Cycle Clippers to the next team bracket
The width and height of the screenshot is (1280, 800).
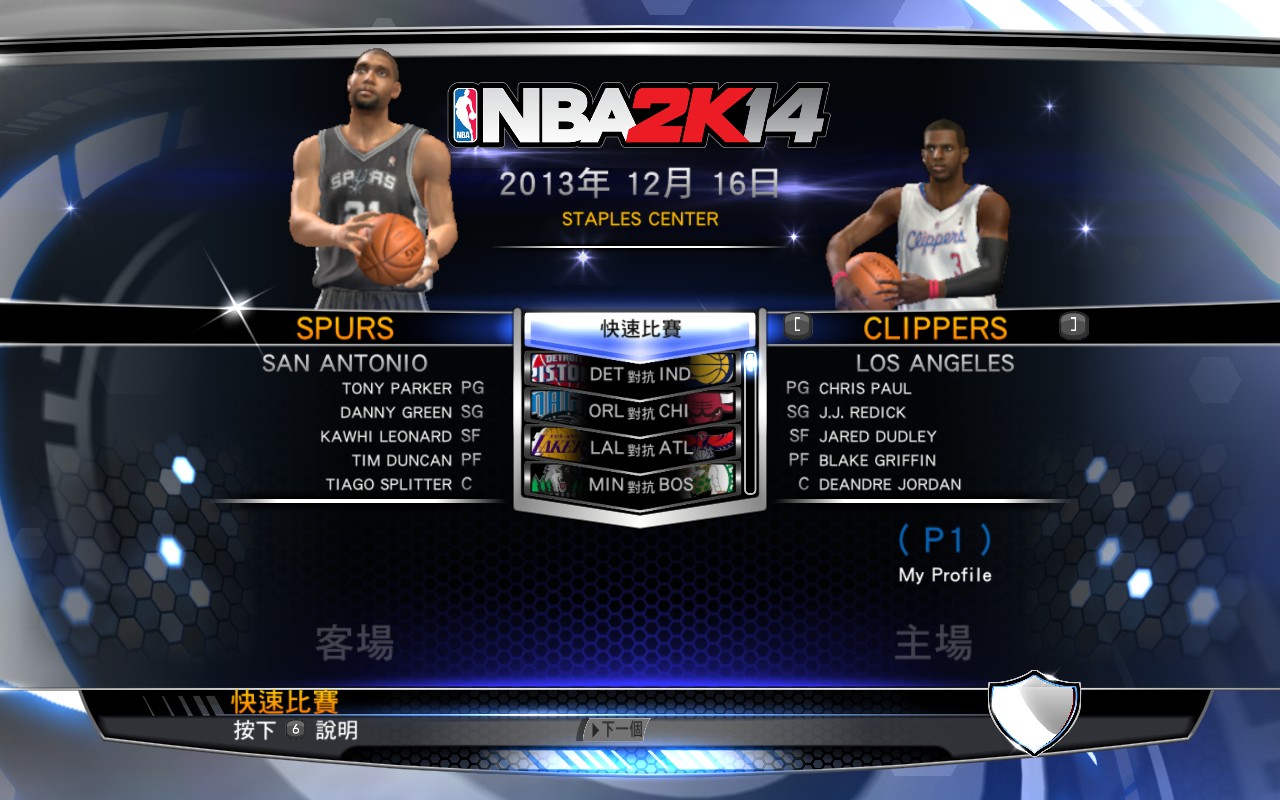1073,325
